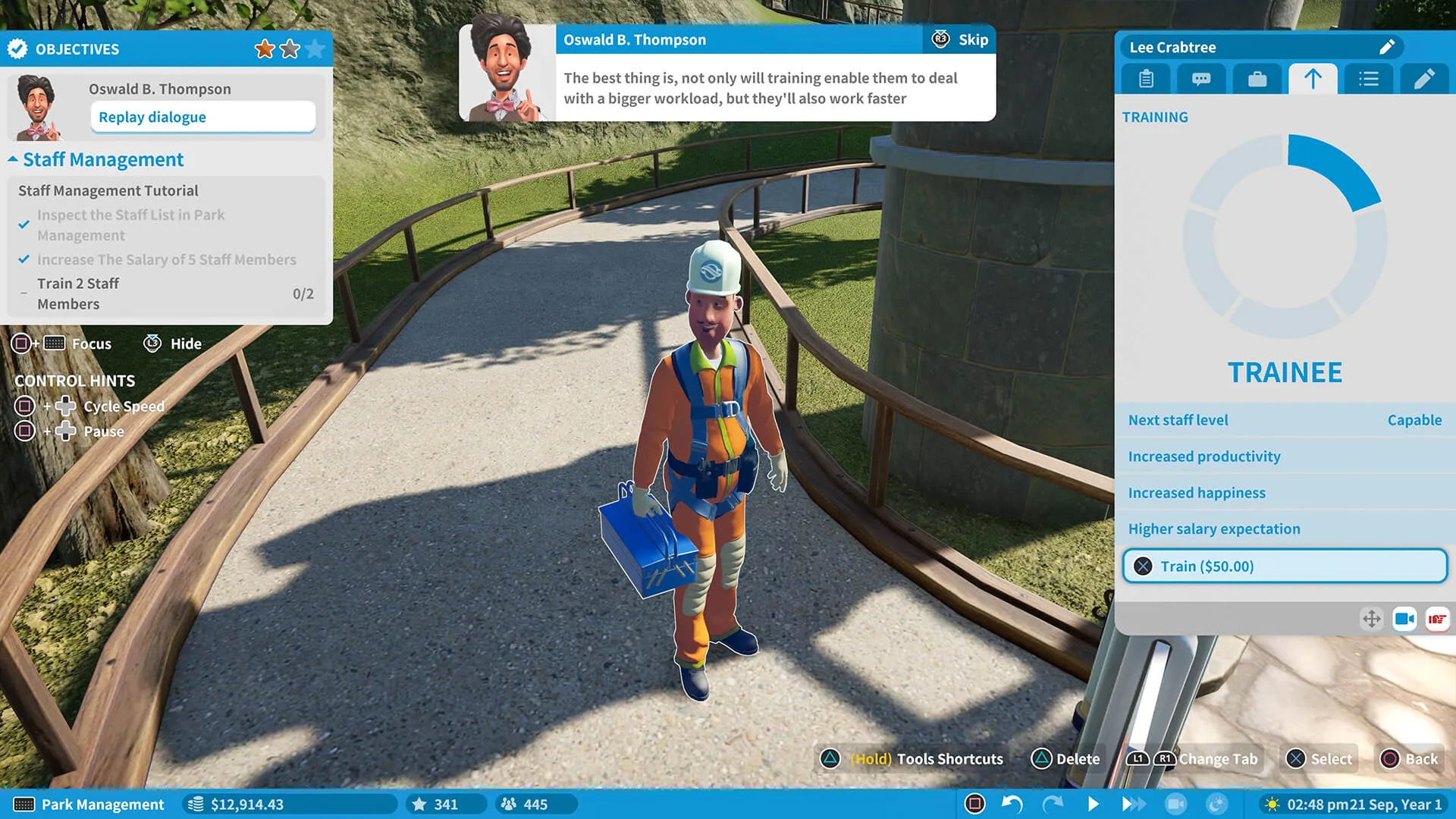Skip Oswald B. Thompson's dialogue
The image size is (1456, 819).
[x=960, y=39]
